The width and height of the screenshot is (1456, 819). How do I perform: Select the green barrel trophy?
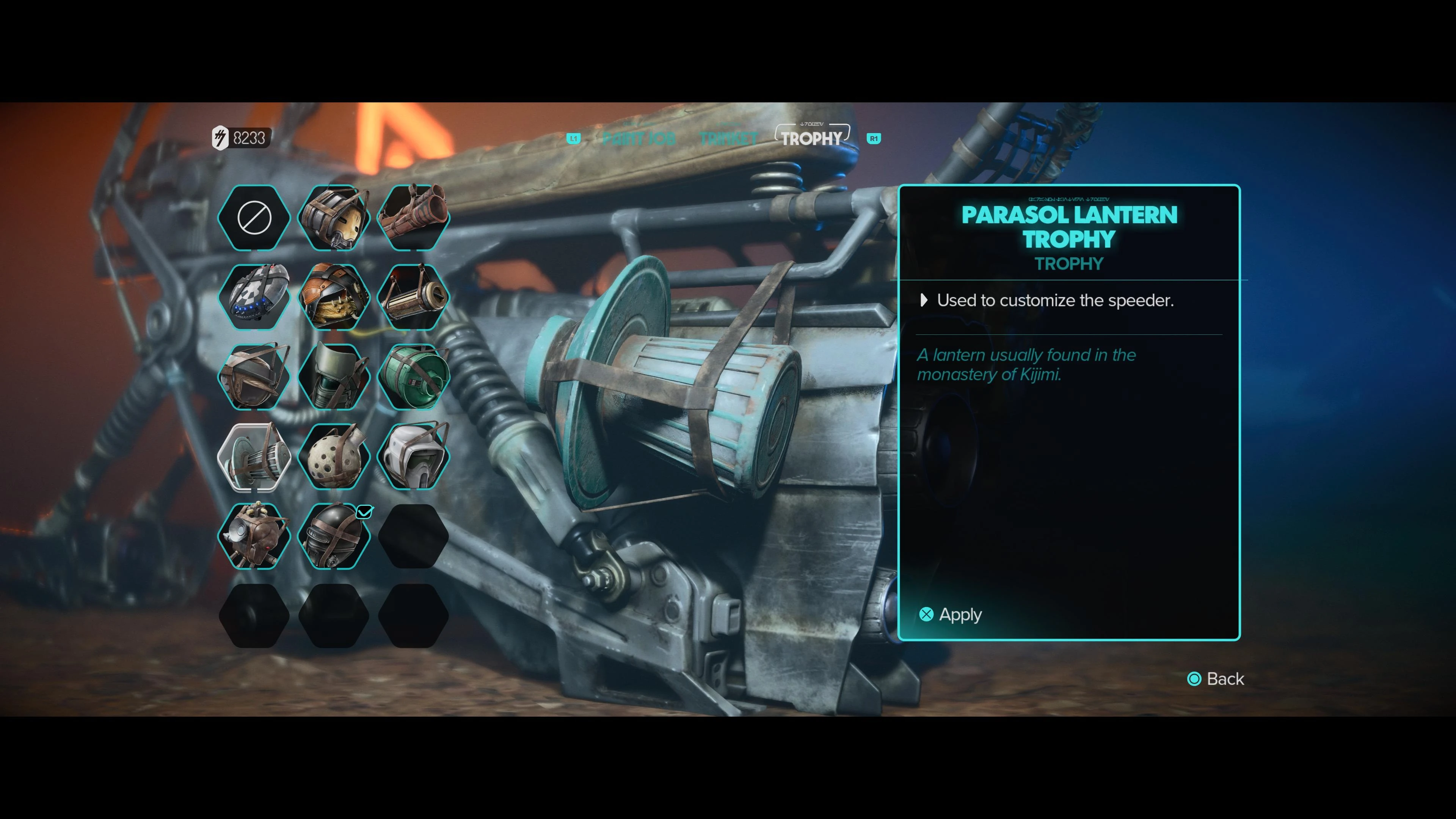(x=413, y=377)
